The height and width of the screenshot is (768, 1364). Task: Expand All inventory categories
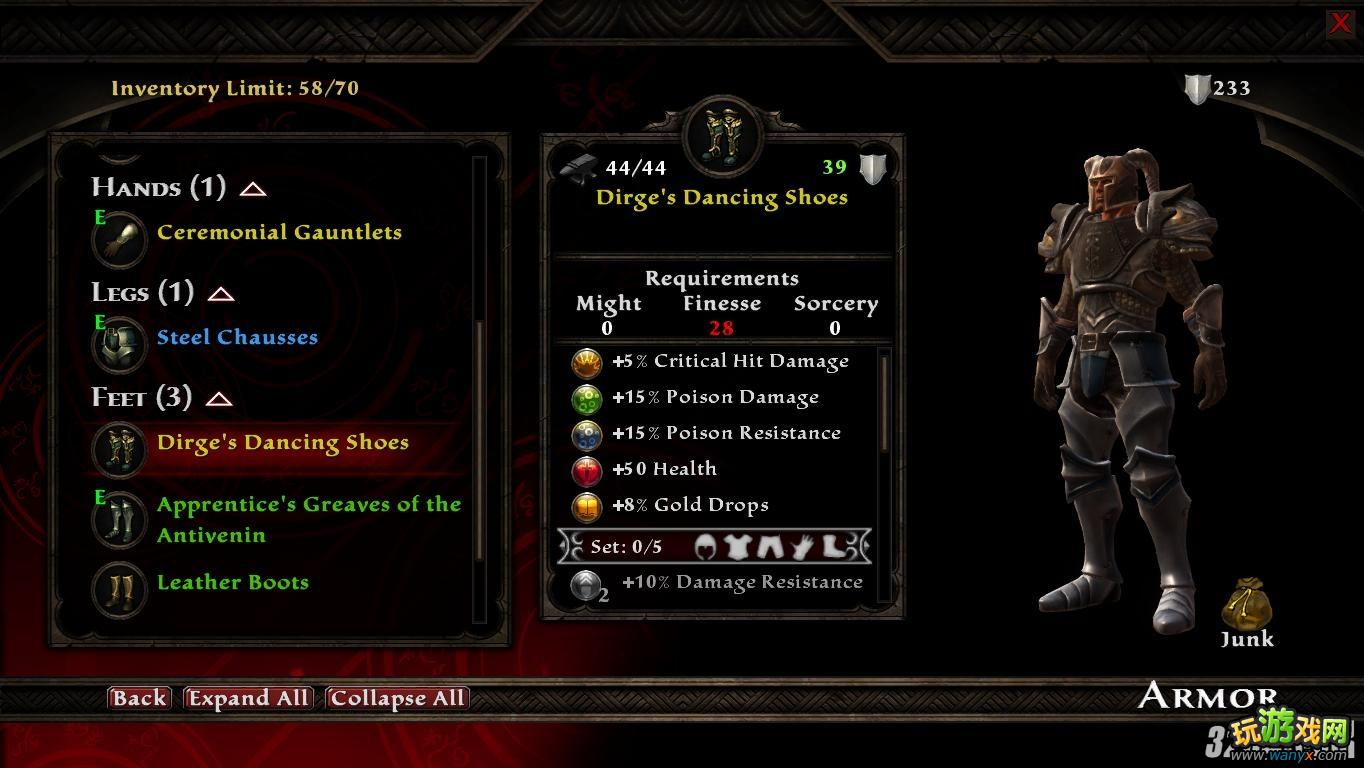249,698
